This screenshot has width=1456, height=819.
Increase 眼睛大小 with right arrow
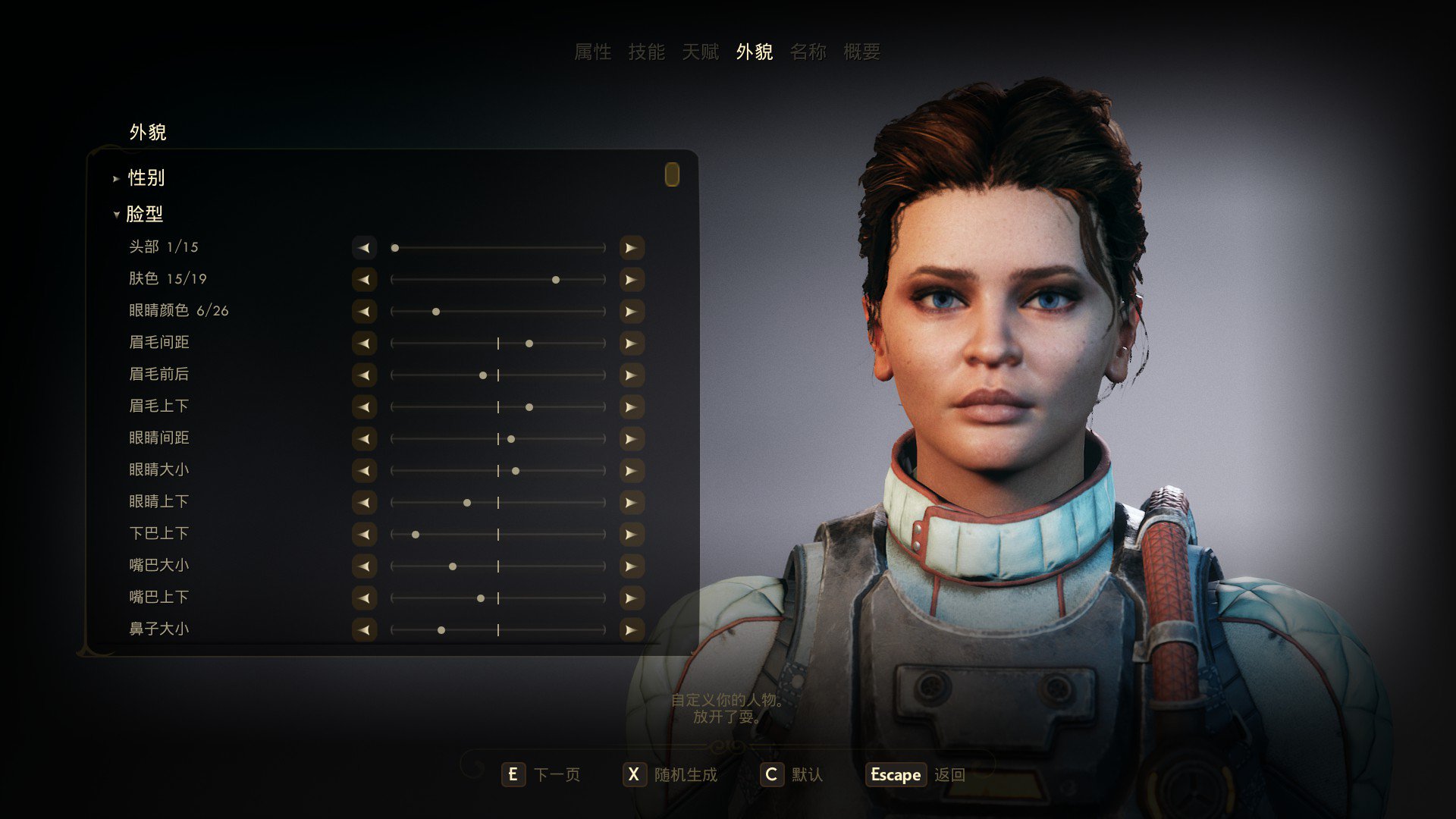631,471
